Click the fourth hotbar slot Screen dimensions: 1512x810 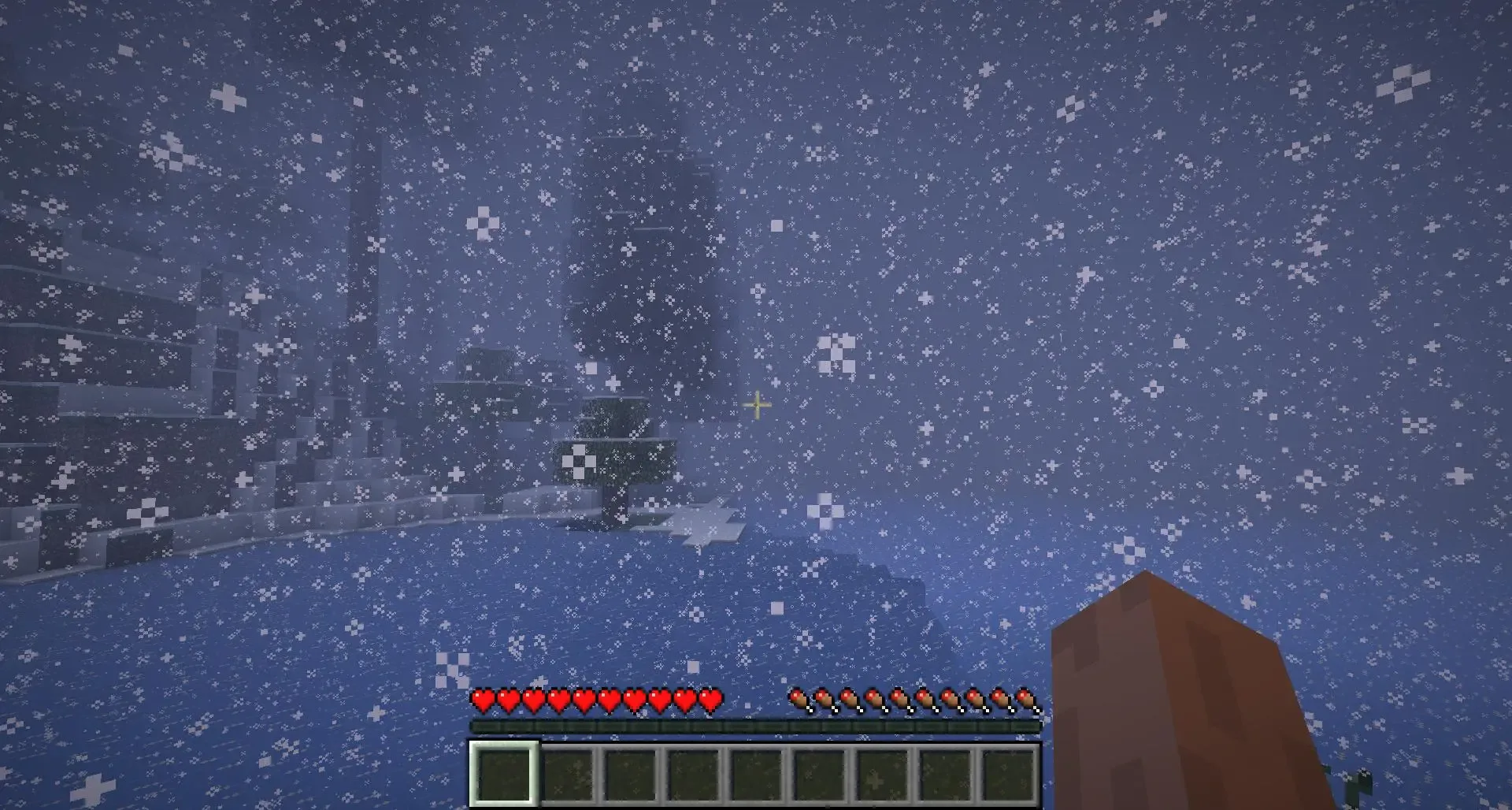693,776
